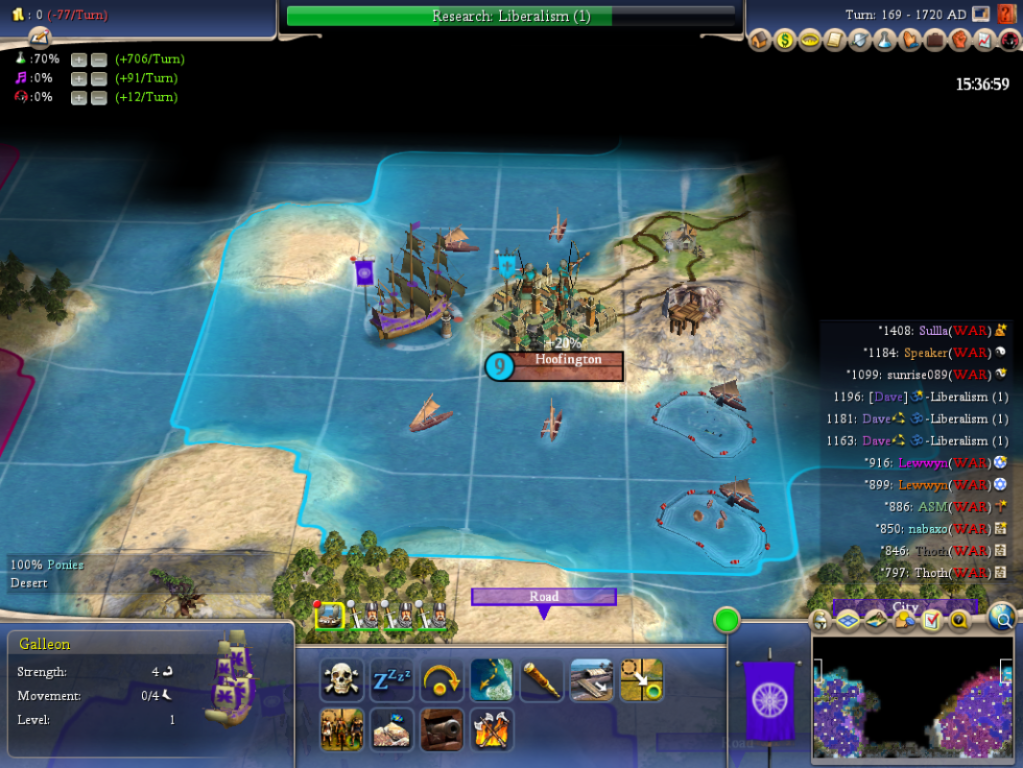Increase the science rate with plus button
Viewport: 1023px width, 768px height.
click(x=79, y=59)
